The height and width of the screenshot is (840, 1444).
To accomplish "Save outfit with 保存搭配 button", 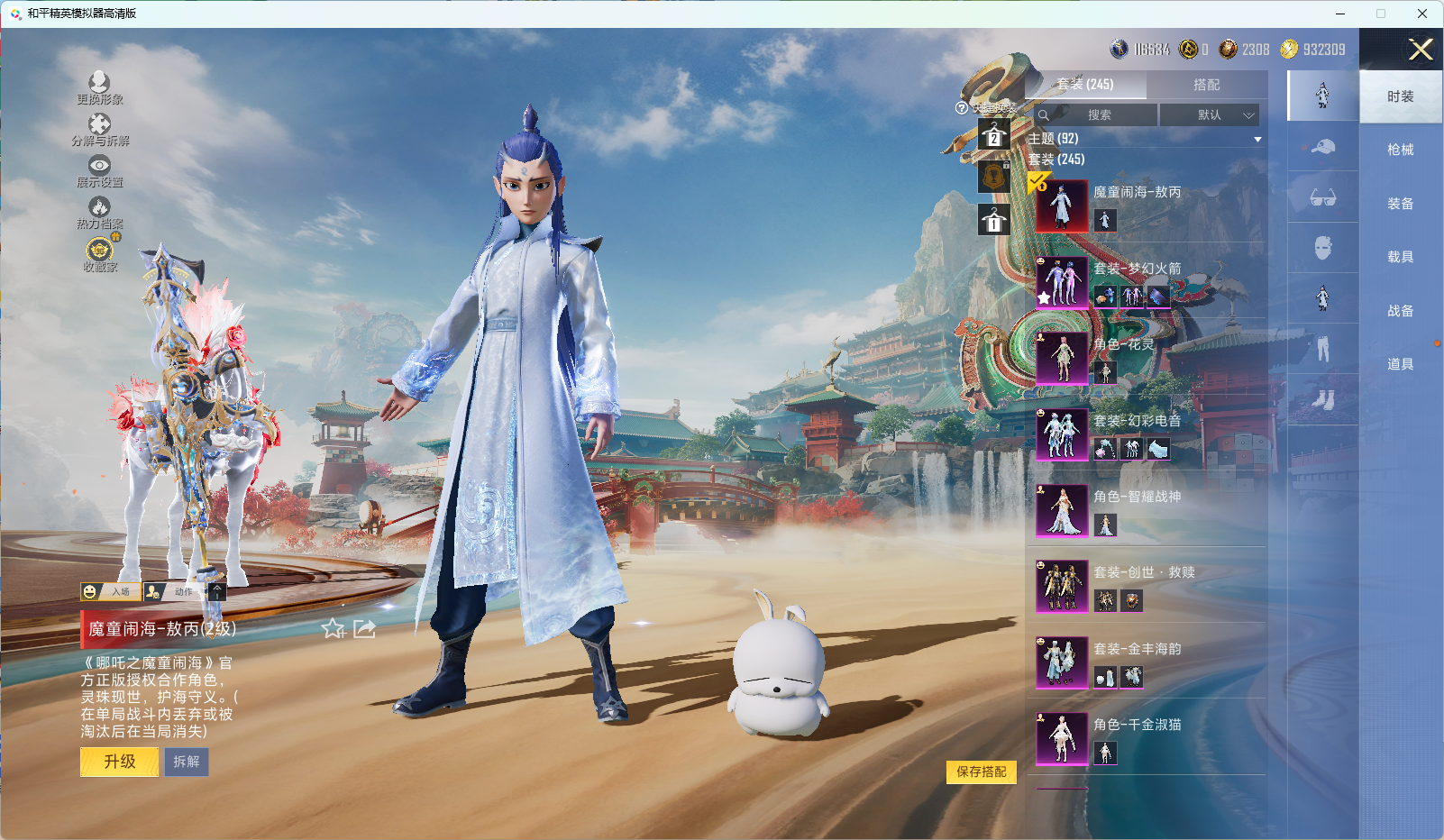I will (981, 772).
